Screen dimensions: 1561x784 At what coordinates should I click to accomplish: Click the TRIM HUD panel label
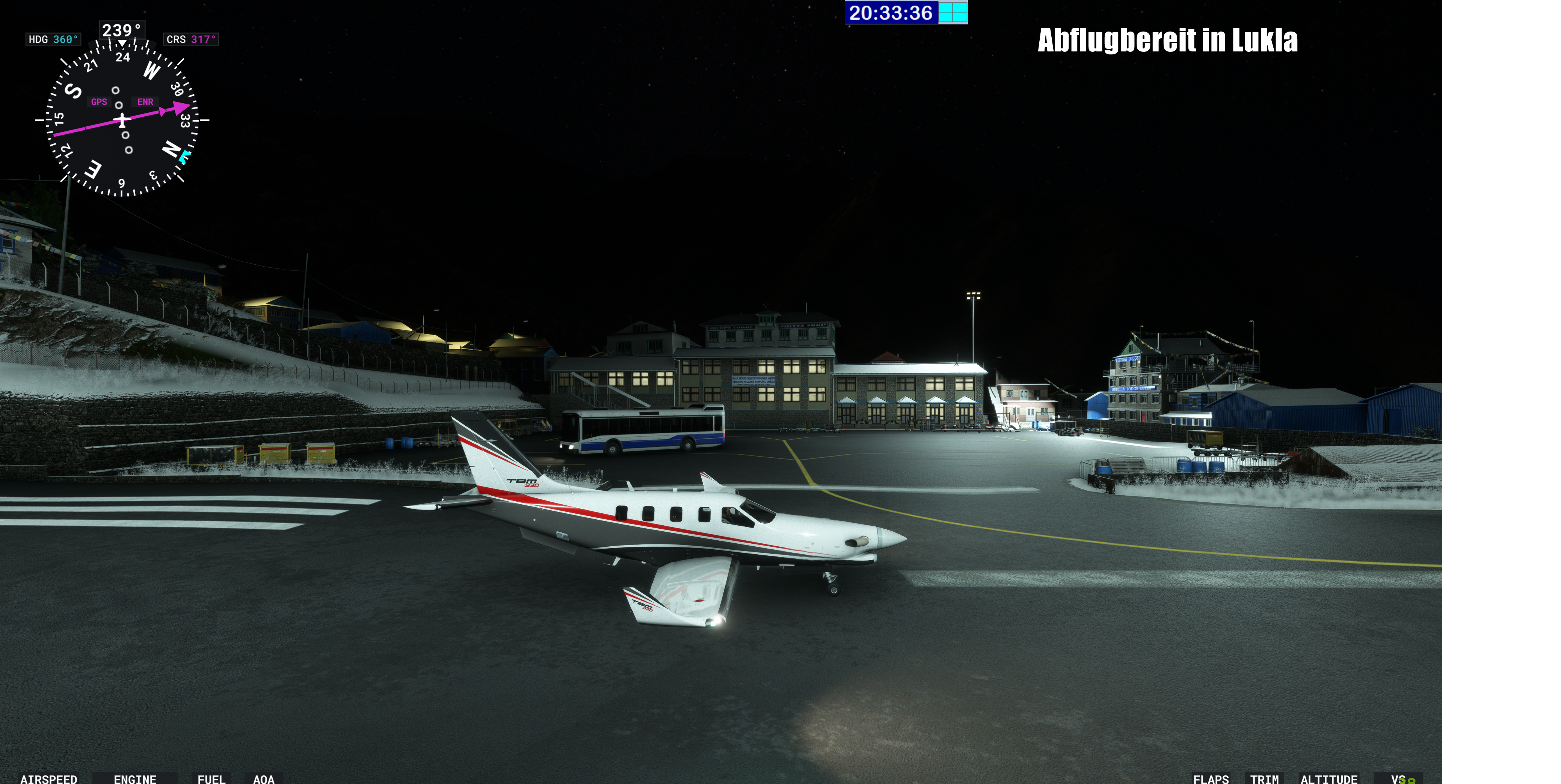tap(1264, 778)
